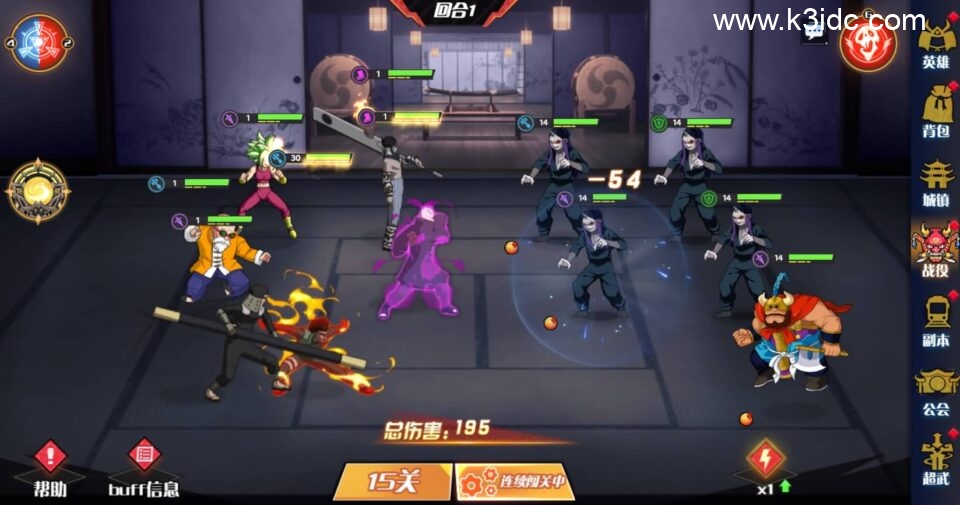Open the chat speech bubble icon
Screen dimensions: 960x505
pos(815,32)
